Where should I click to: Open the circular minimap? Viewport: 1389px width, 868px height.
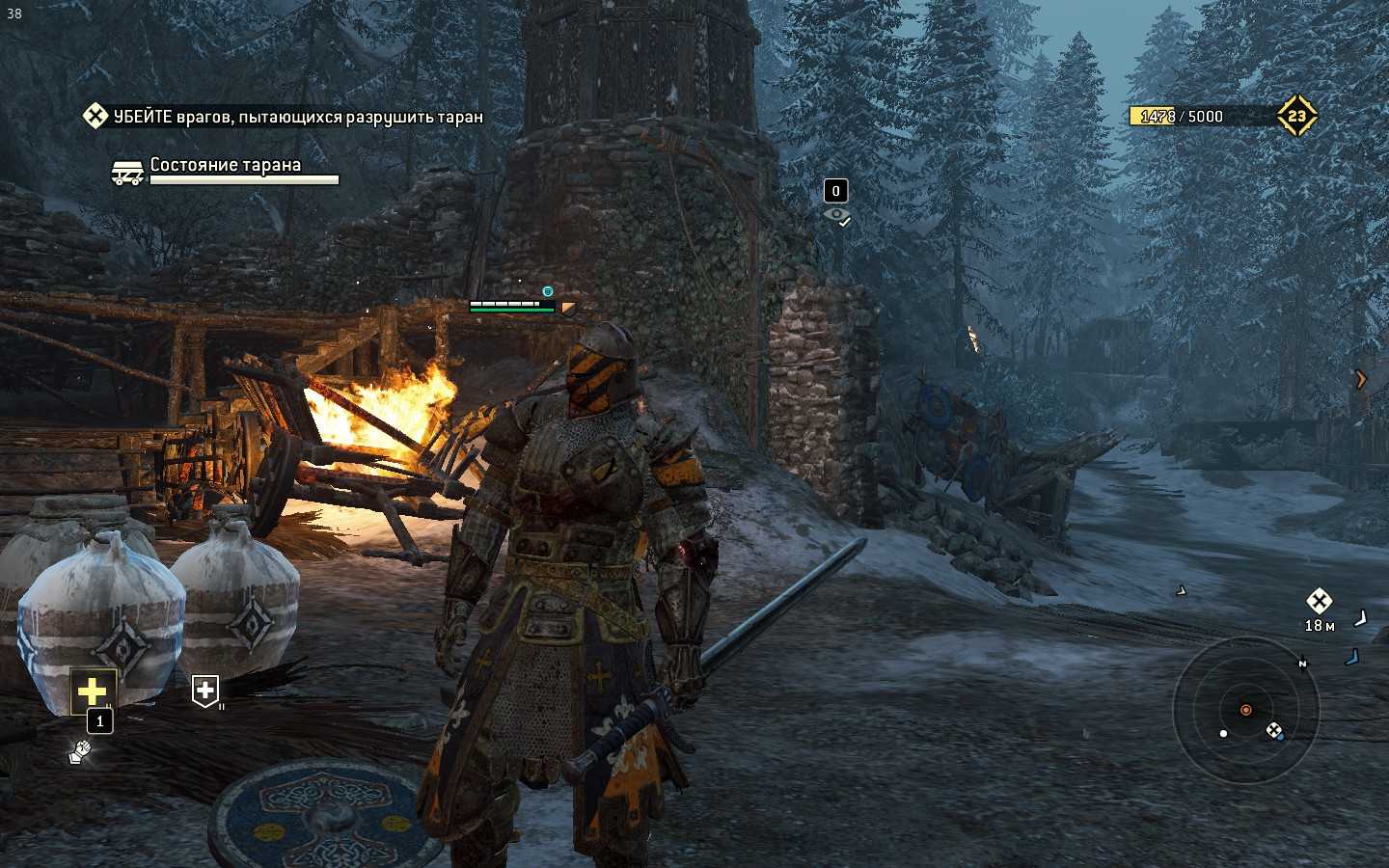(1246, 711)
